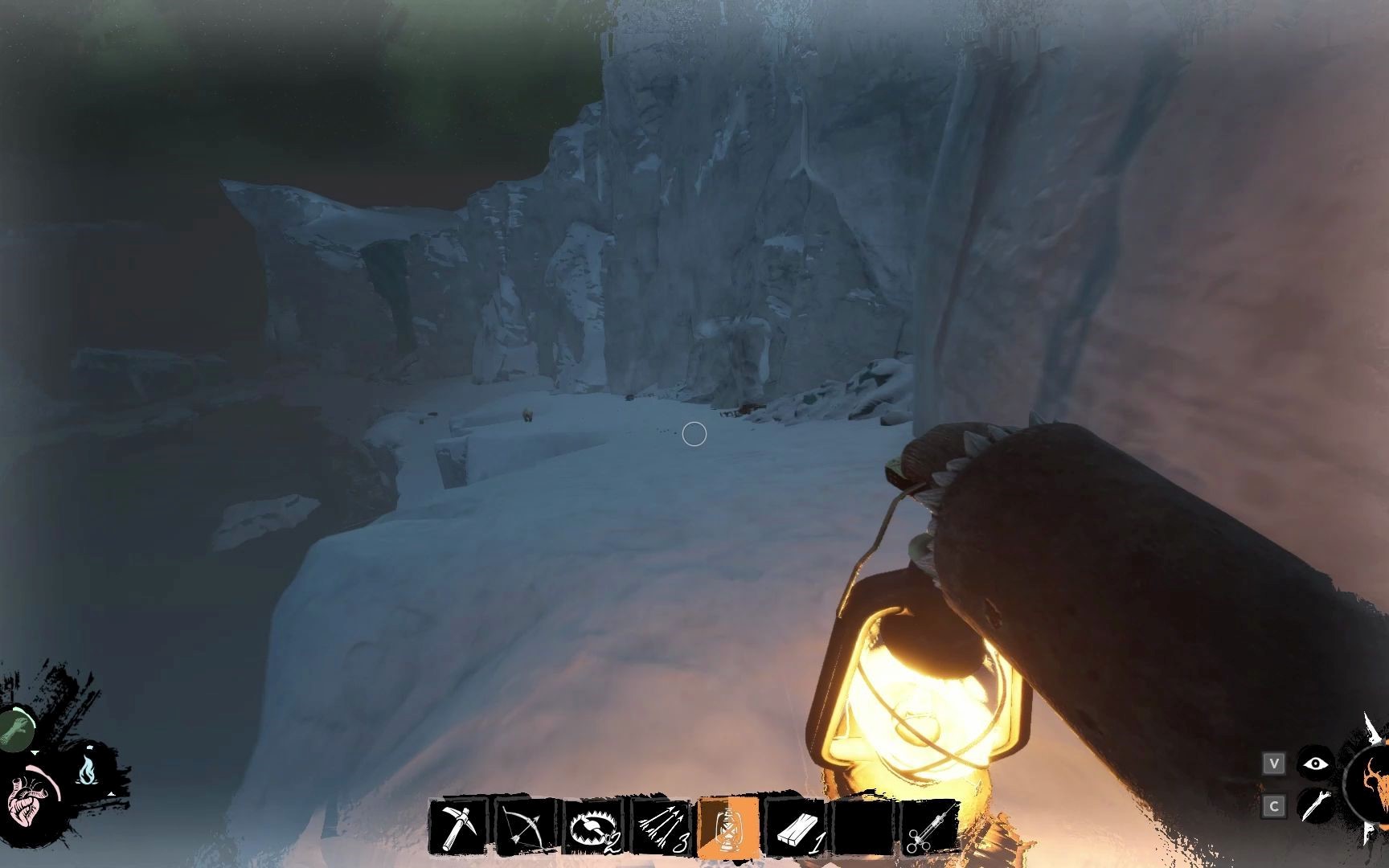Click the highlighted lantern hotbar slot
Image resolution: width=1389 pixels, height=868 pixels.
point(728,826)
